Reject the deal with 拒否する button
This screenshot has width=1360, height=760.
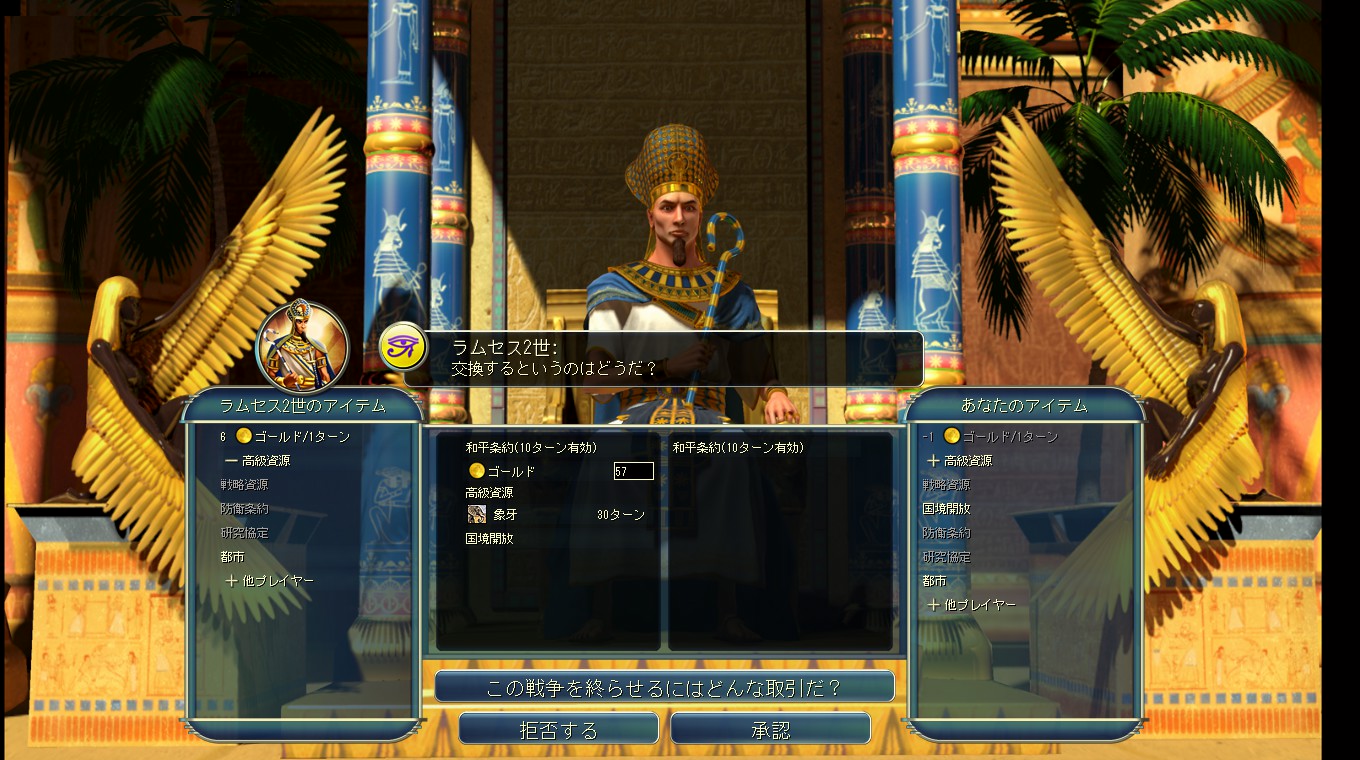(558, 729)
